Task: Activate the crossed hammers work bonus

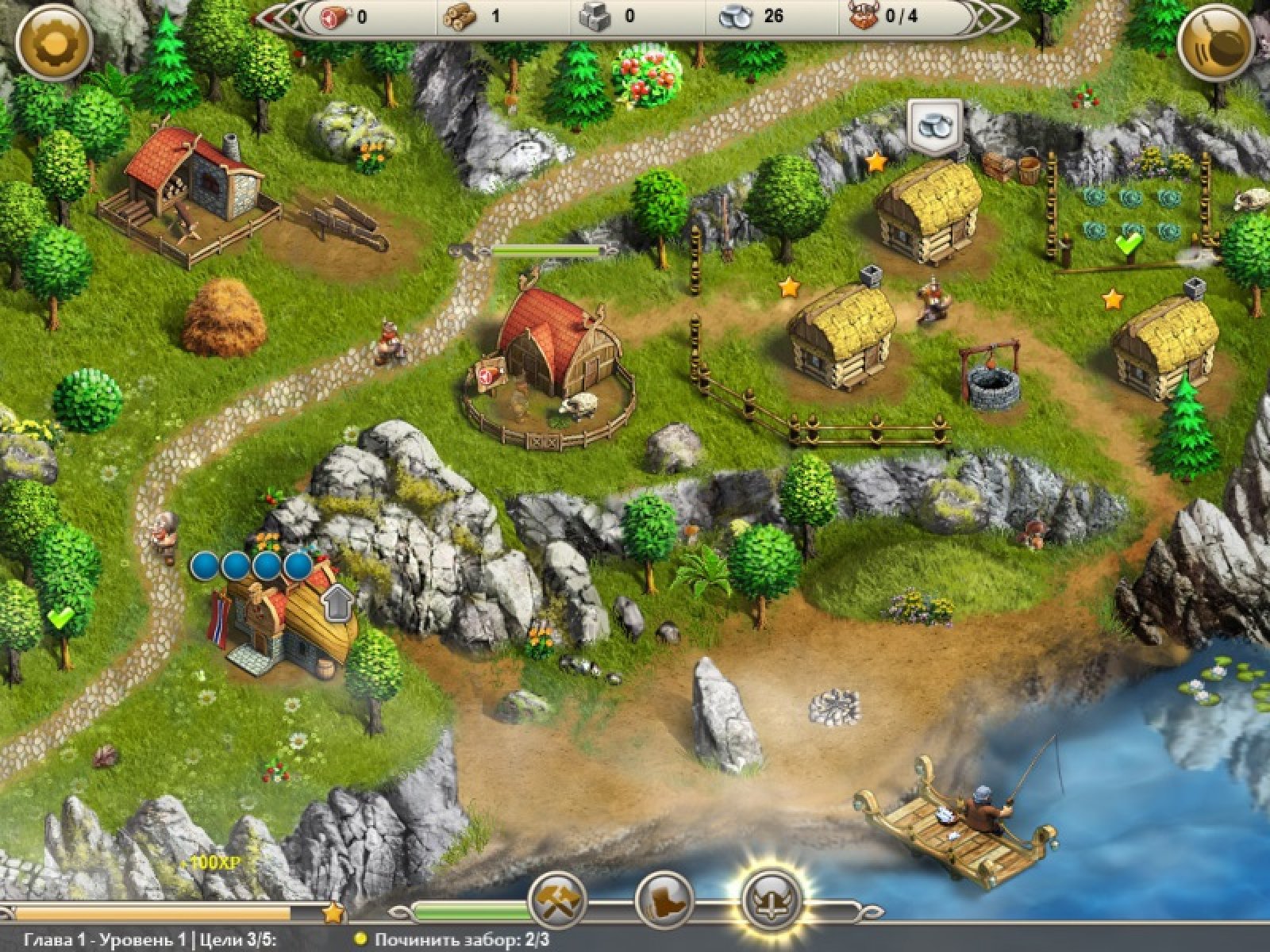Action: point(558,900)
